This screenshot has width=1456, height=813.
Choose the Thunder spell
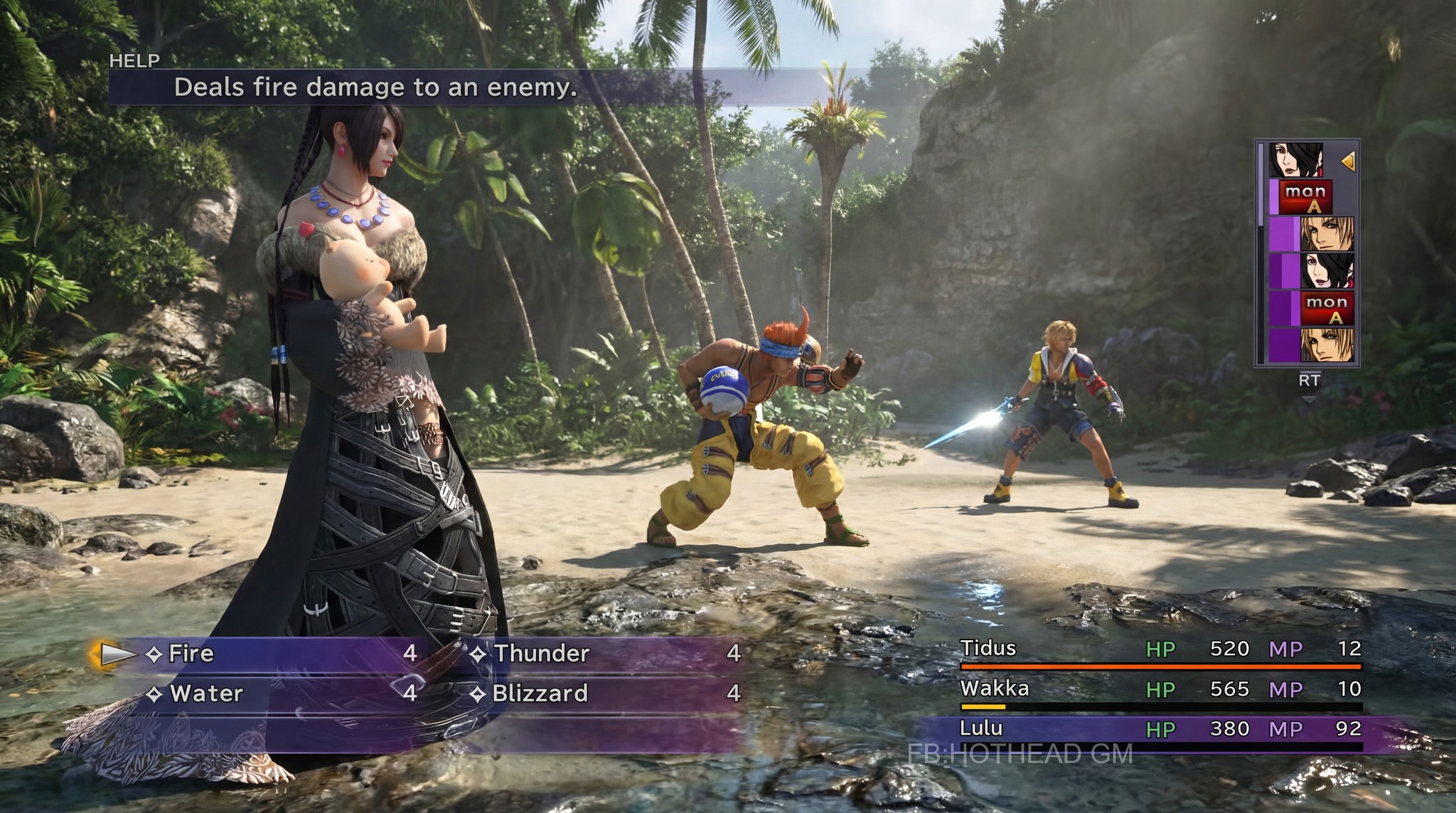541,654
